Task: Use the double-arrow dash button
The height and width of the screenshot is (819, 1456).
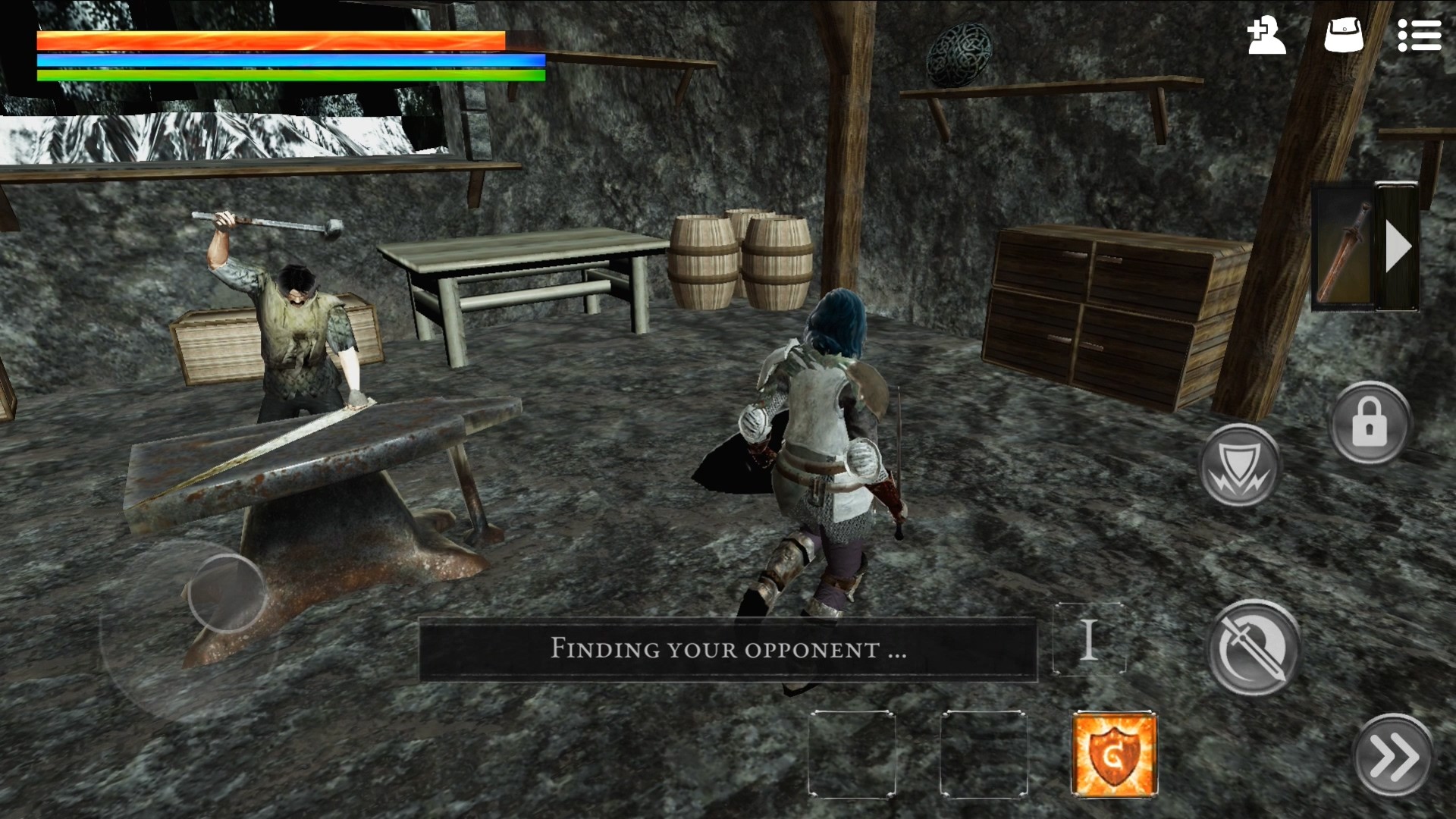Action: click(x=1393, y=755)
